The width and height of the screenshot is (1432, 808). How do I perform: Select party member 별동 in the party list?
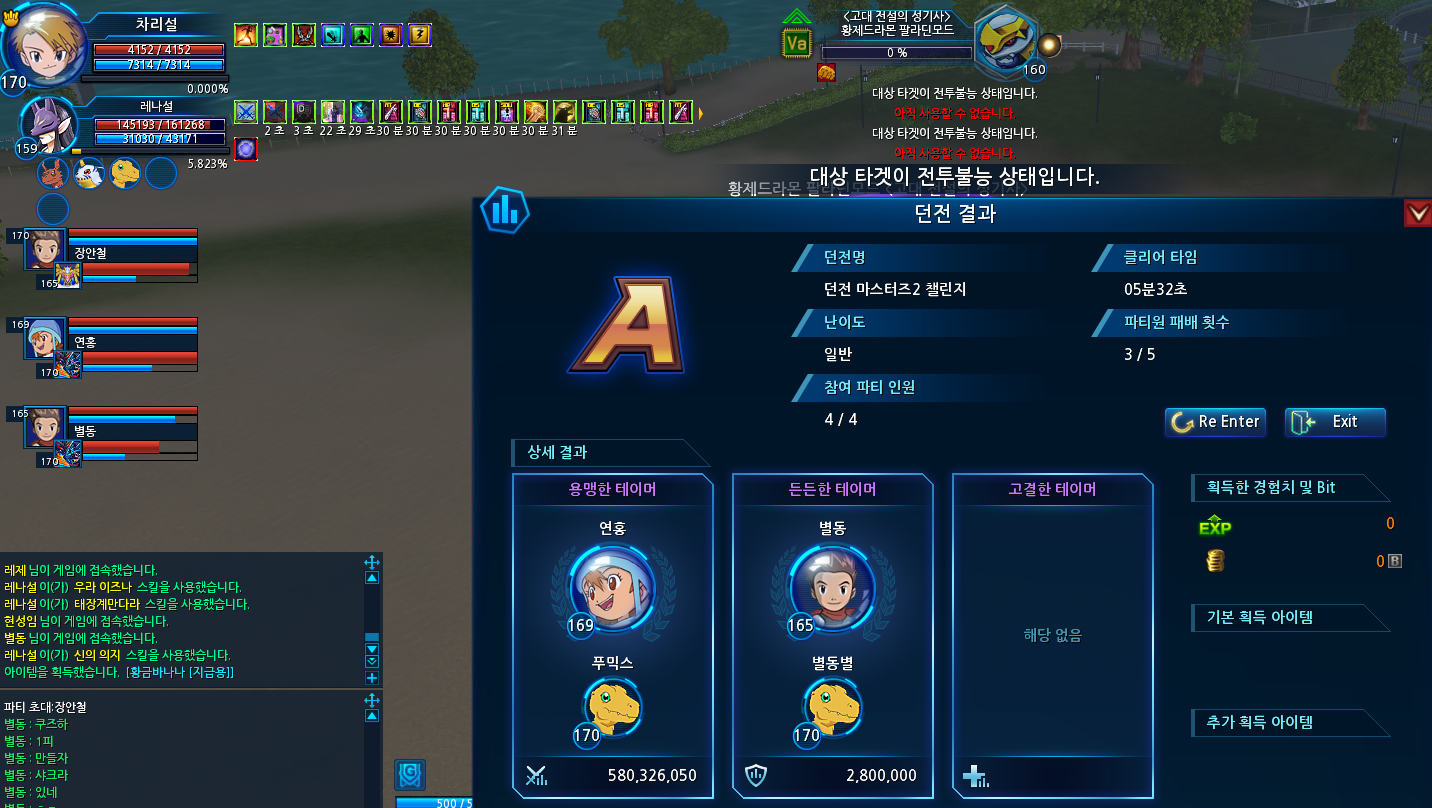(x=44, y=427)
